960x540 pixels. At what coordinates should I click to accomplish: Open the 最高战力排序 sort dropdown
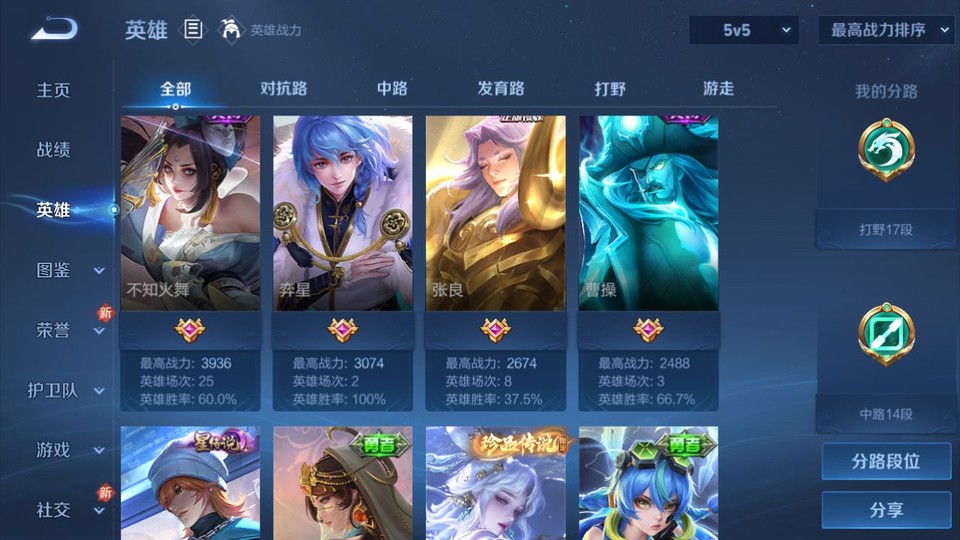click(x=886, y=30)
